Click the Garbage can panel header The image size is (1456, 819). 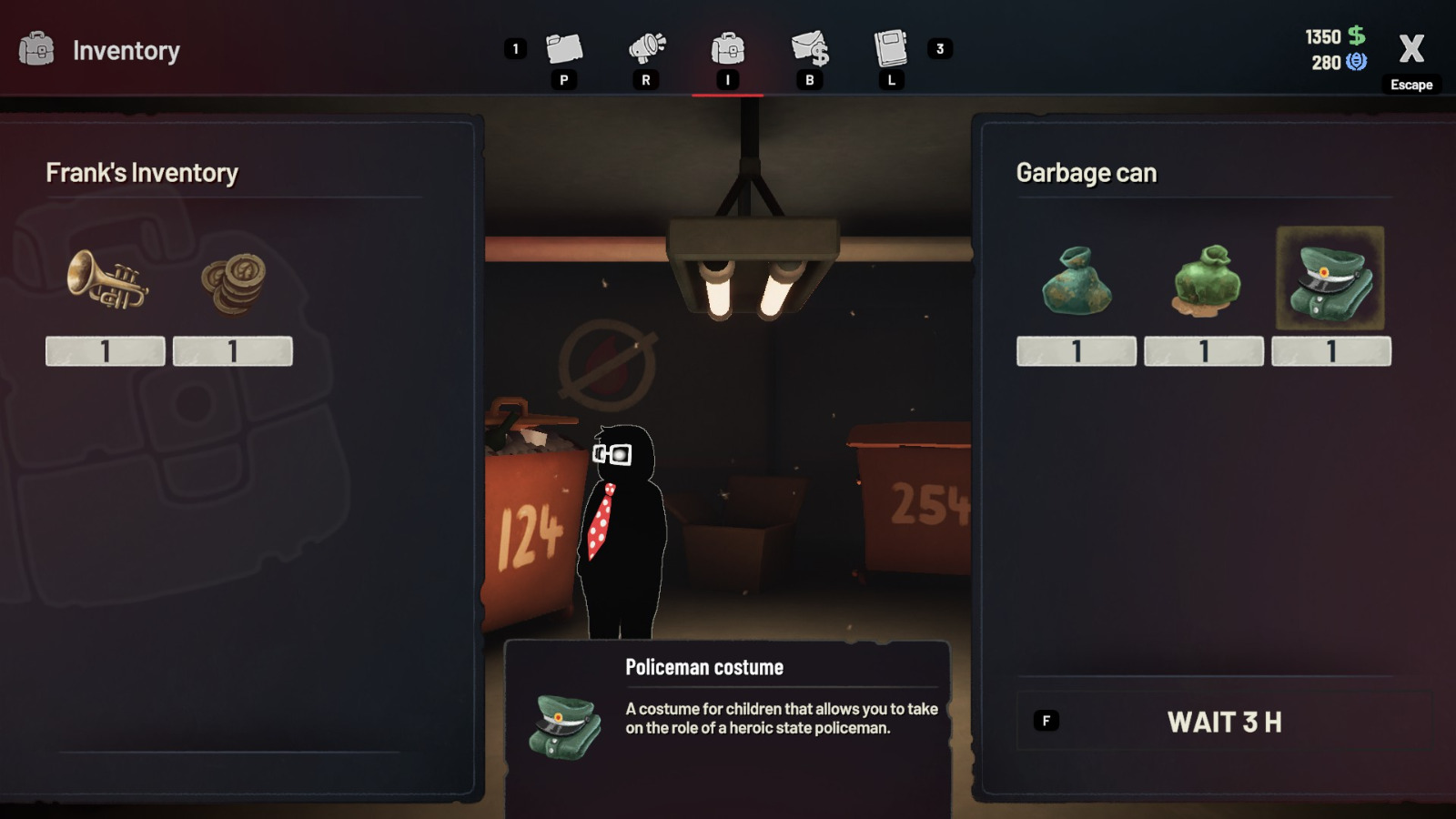(1087, 172)
